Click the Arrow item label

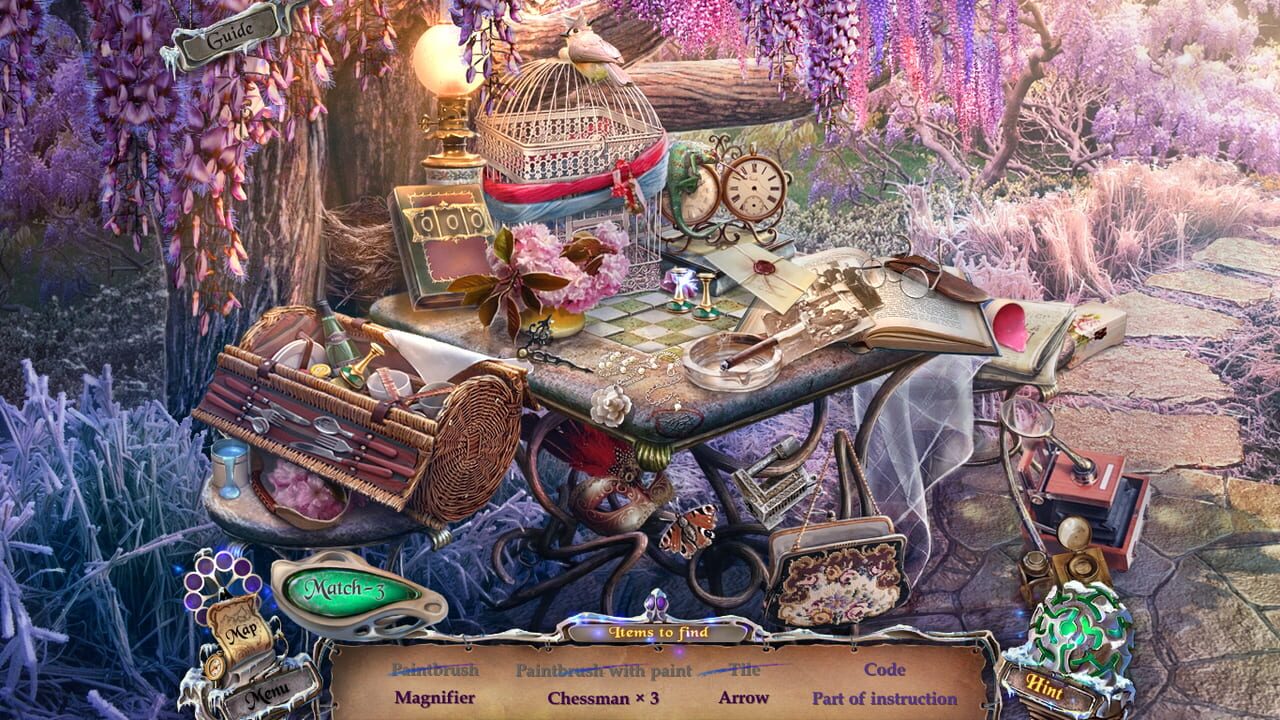(745, 697)
